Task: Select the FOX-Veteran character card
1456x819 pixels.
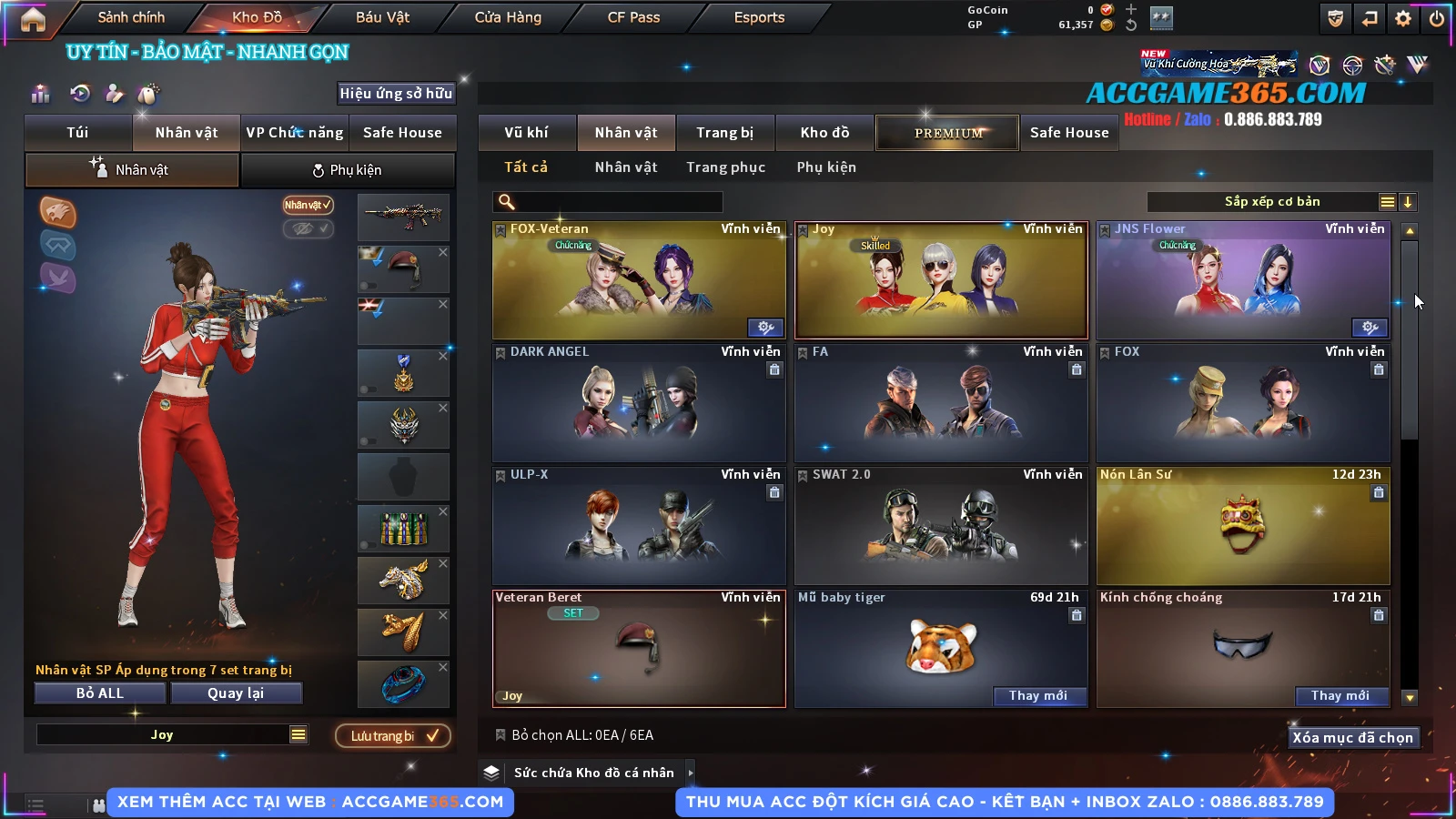Action: pos(638,280)
